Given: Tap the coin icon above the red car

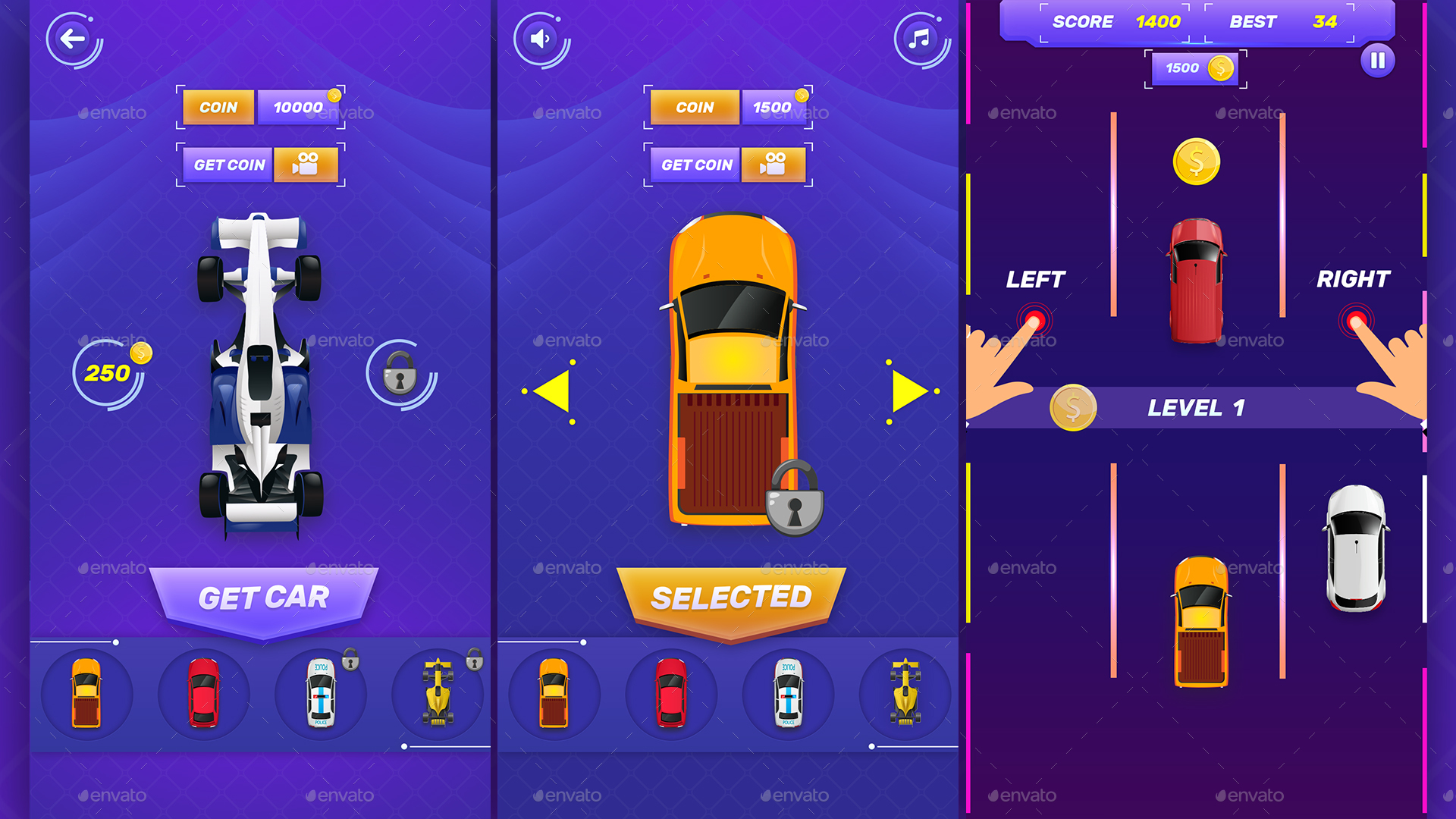Looking at the screenshot, I should [x=1196, y=159].
